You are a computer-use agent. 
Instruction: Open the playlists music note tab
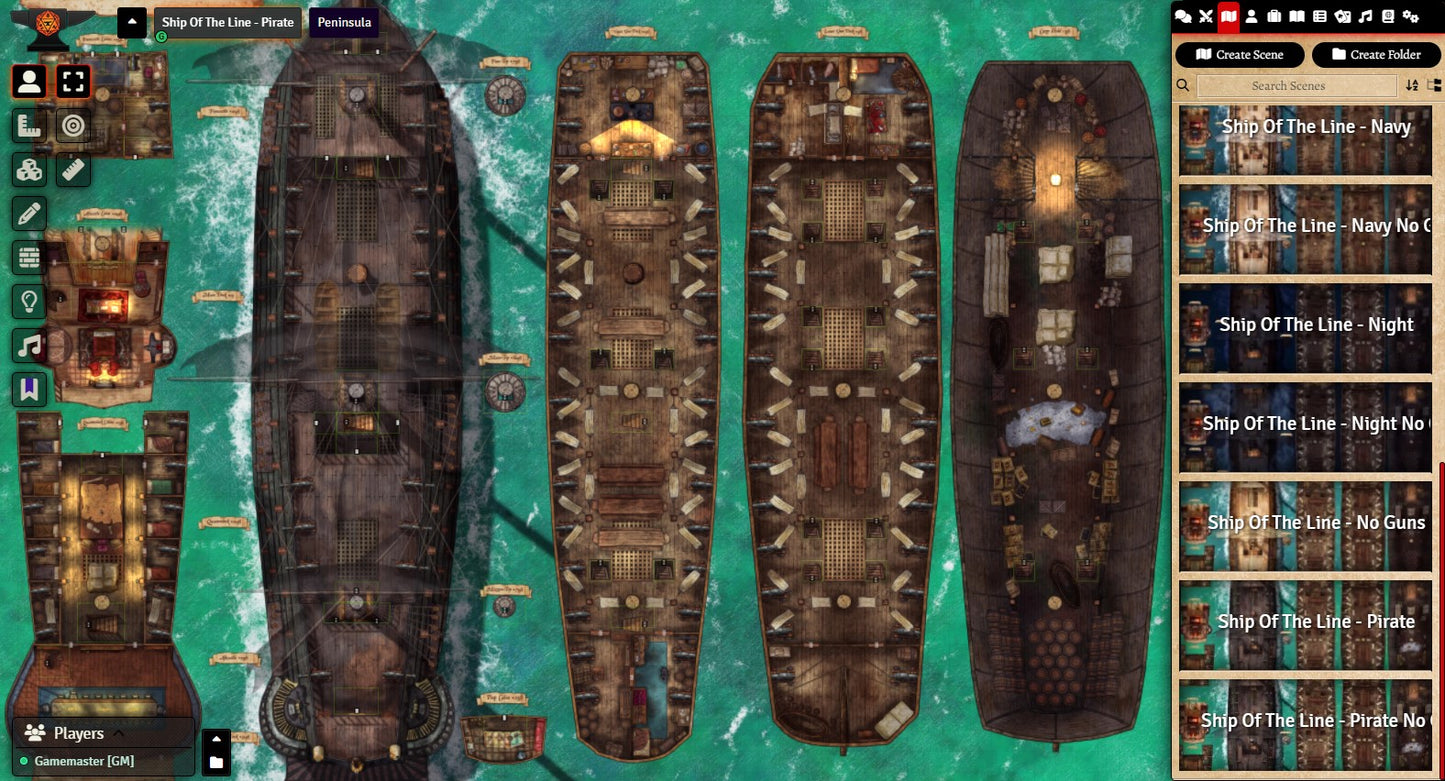click(1365, 16)
